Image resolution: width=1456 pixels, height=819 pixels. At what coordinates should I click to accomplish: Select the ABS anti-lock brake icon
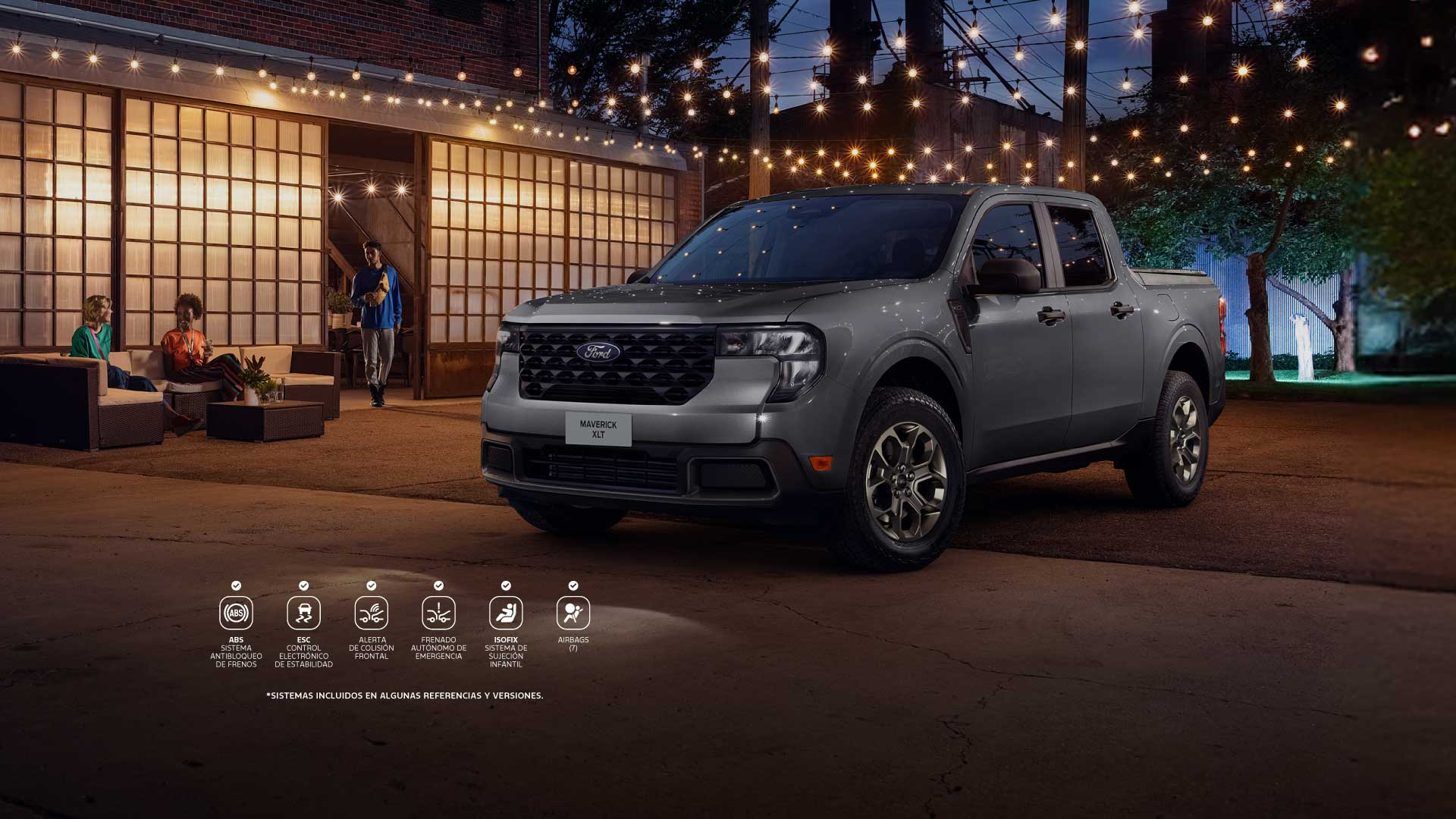[x=236, y=613]
